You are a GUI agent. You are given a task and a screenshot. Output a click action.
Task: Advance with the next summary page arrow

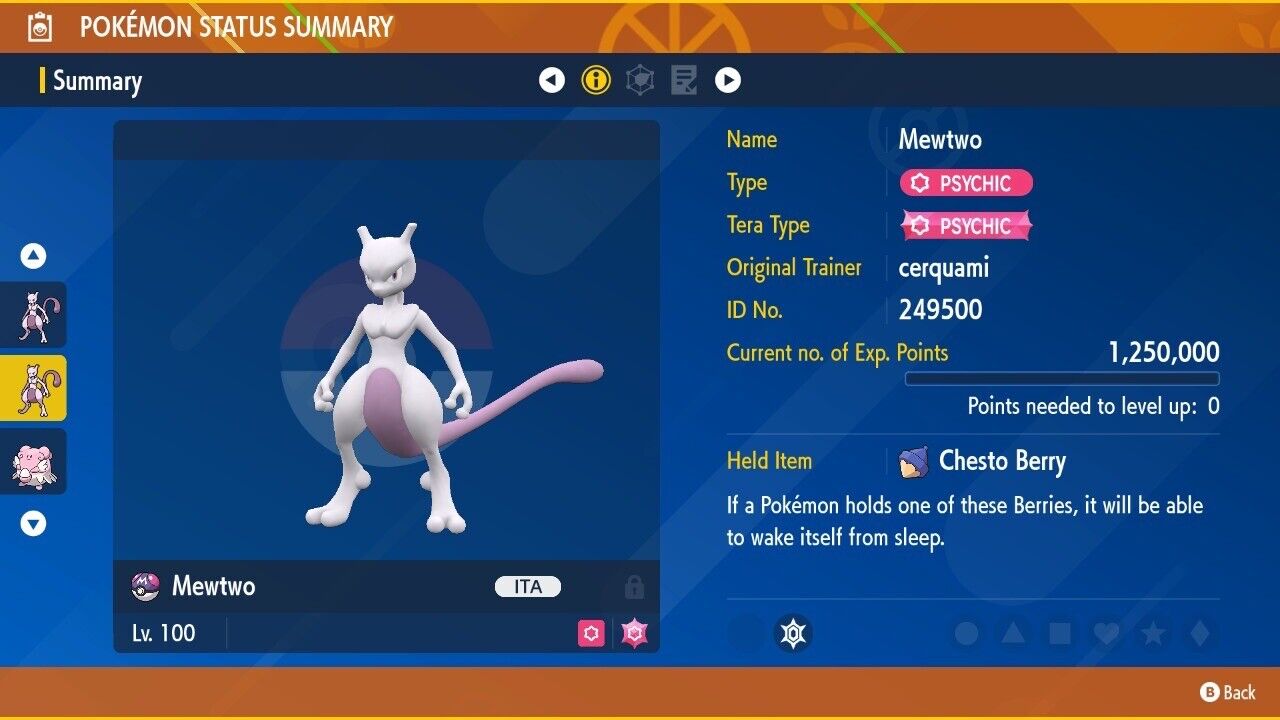click(728, 80)
